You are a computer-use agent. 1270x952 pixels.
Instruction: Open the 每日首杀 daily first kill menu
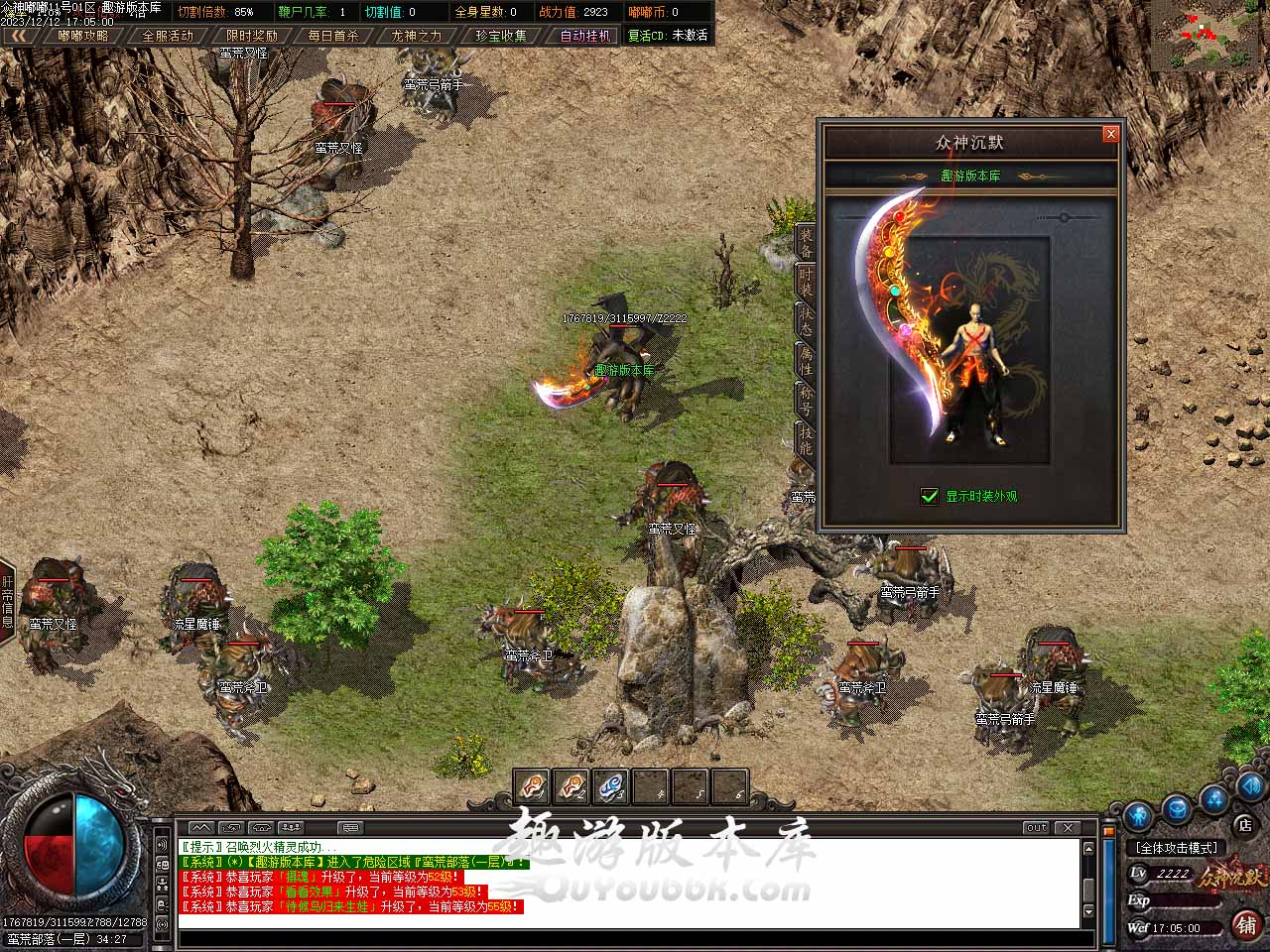[x=333, y=36]
